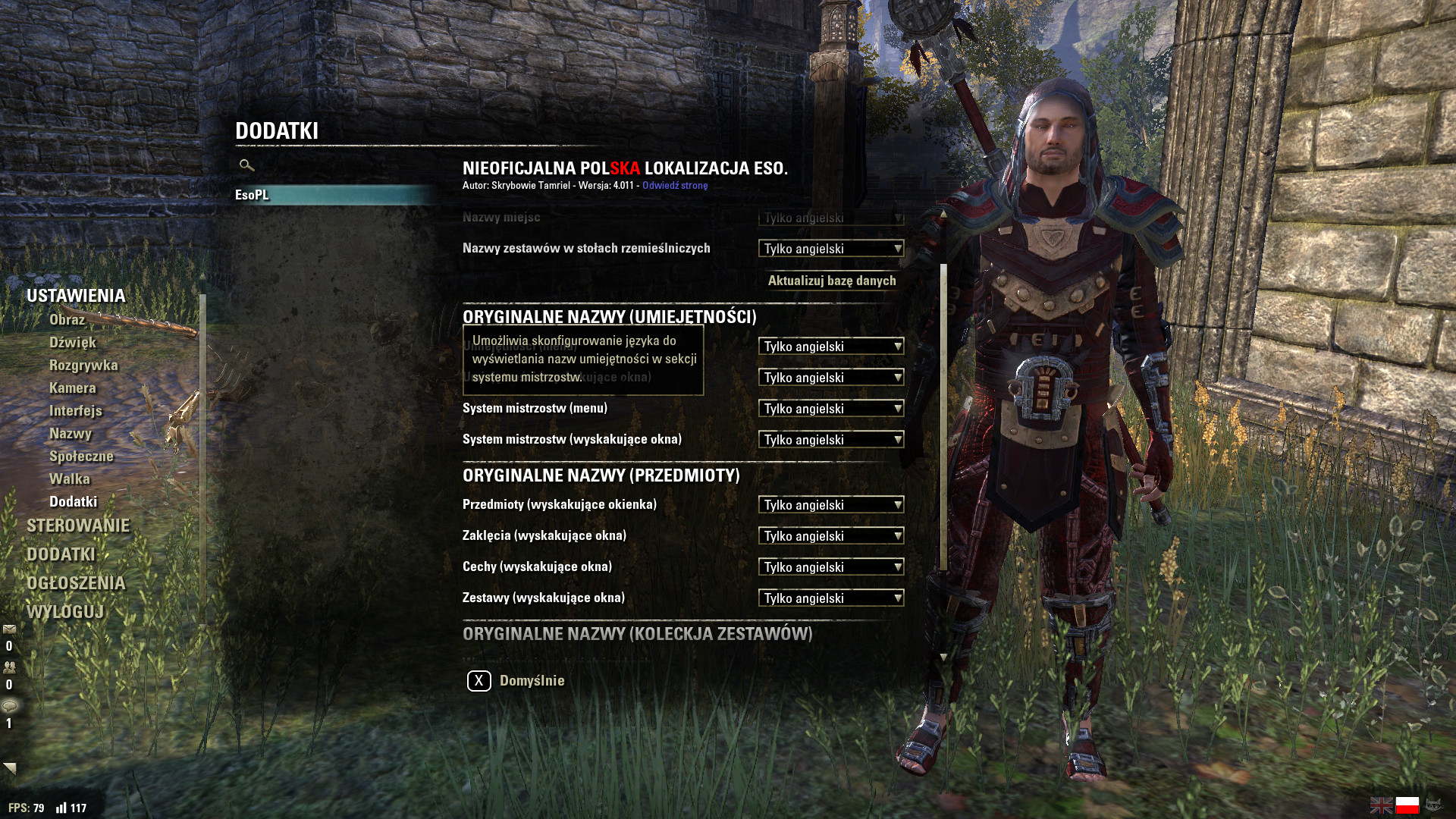Select the Walka settings entry

point(70,479)
